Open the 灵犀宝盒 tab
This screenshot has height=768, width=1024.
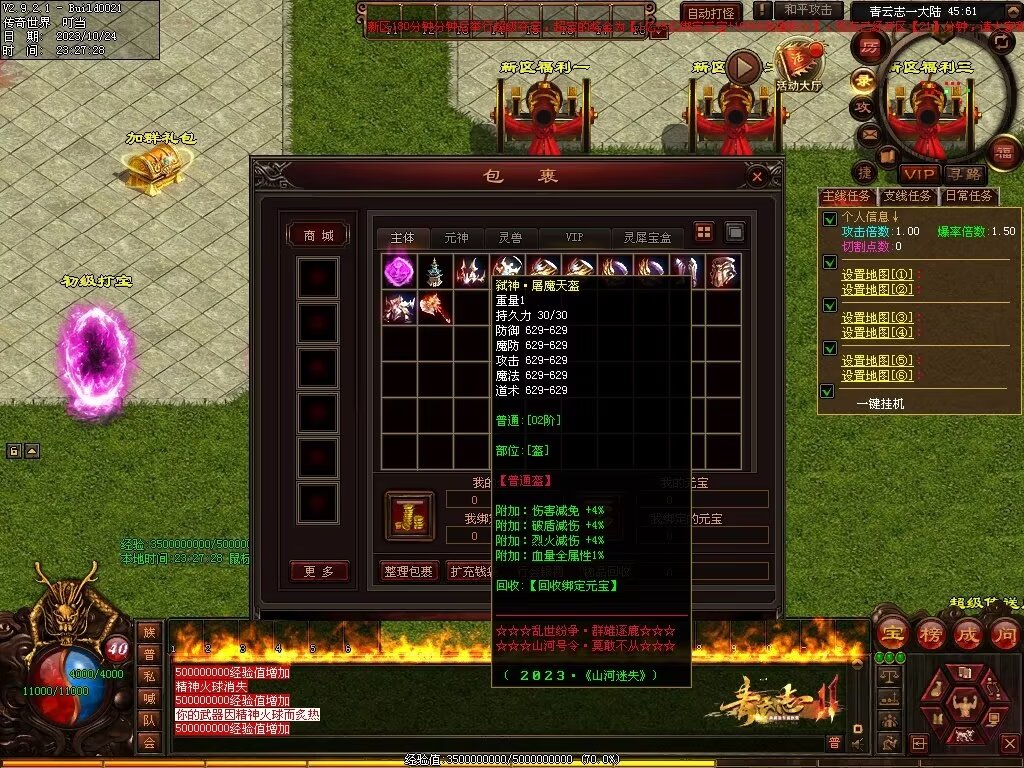point(647,238)
